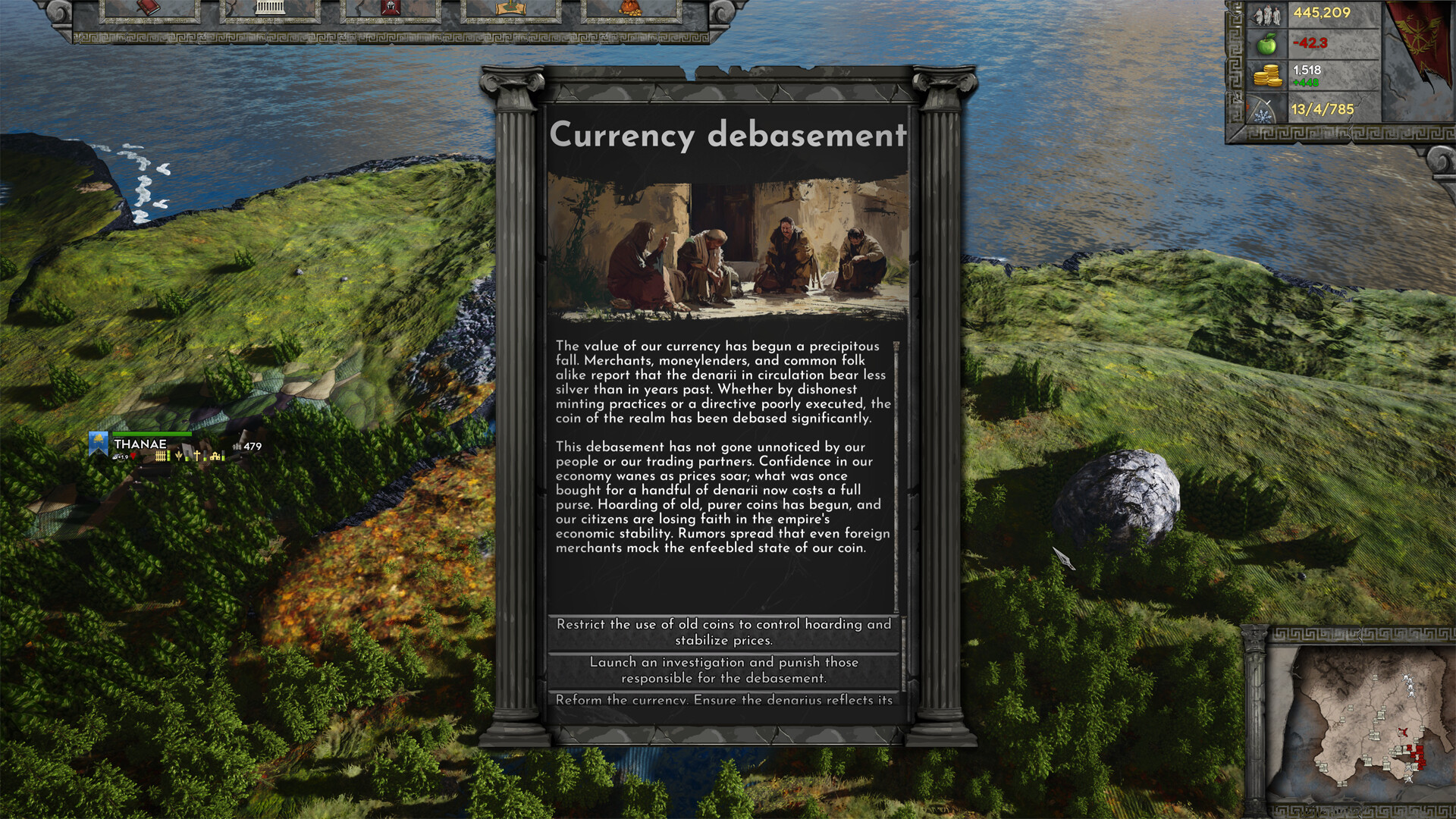
Task: Select the Thanae city banner flag
Action: click(x=98, y=442)
